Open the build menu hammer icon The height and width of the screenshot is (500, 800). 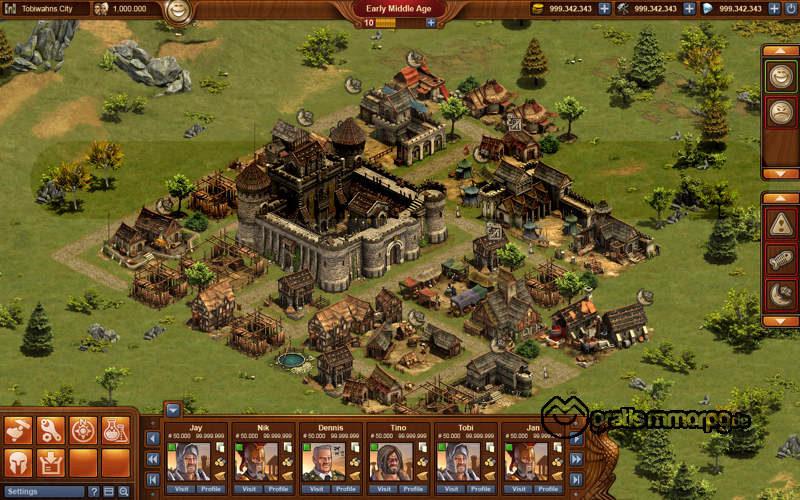(19, 430)
